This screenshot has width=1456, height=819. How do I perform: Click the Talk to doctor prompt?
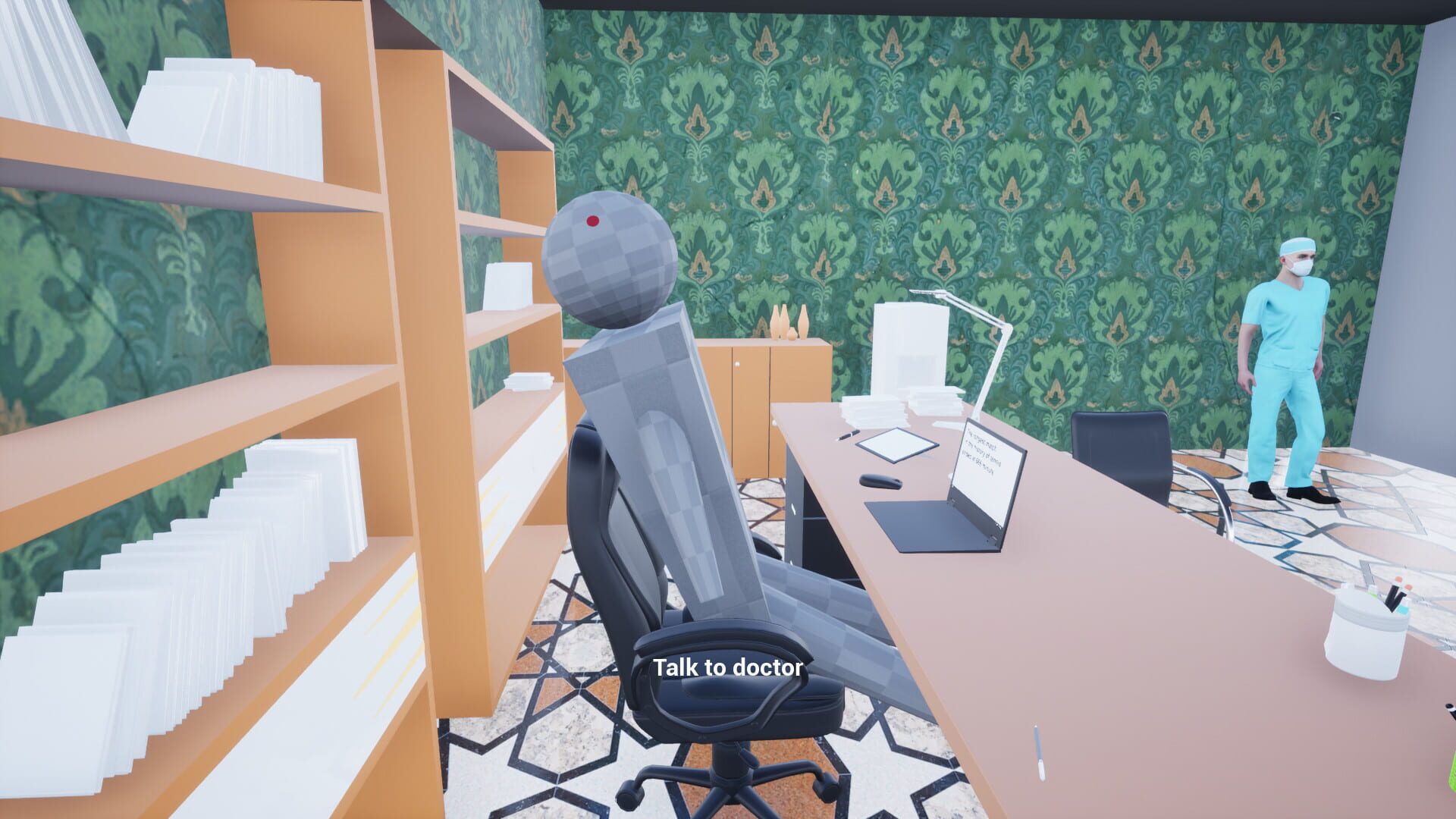click(x=728, y=669)
